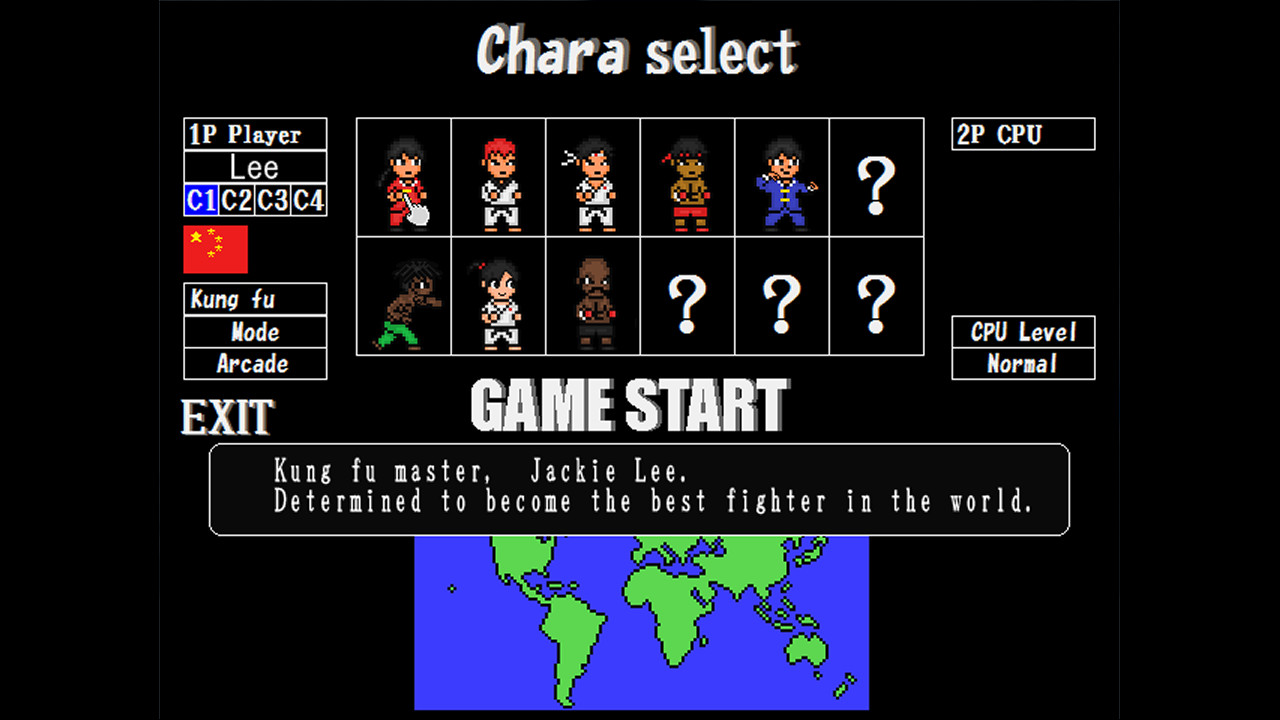Viewport: 1280px width, 720px height.
Task: Click the 1P Player panel header
Action: pos(255,133)
